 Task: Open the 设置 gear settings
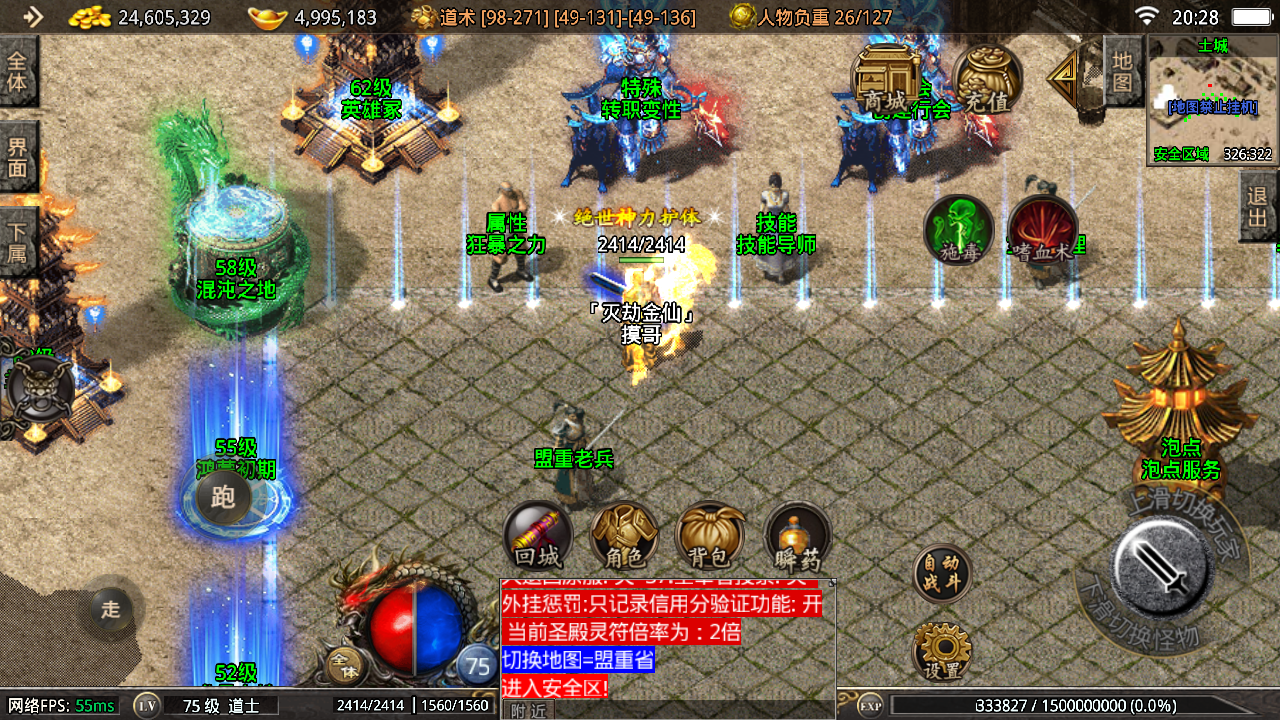(942, 652)
